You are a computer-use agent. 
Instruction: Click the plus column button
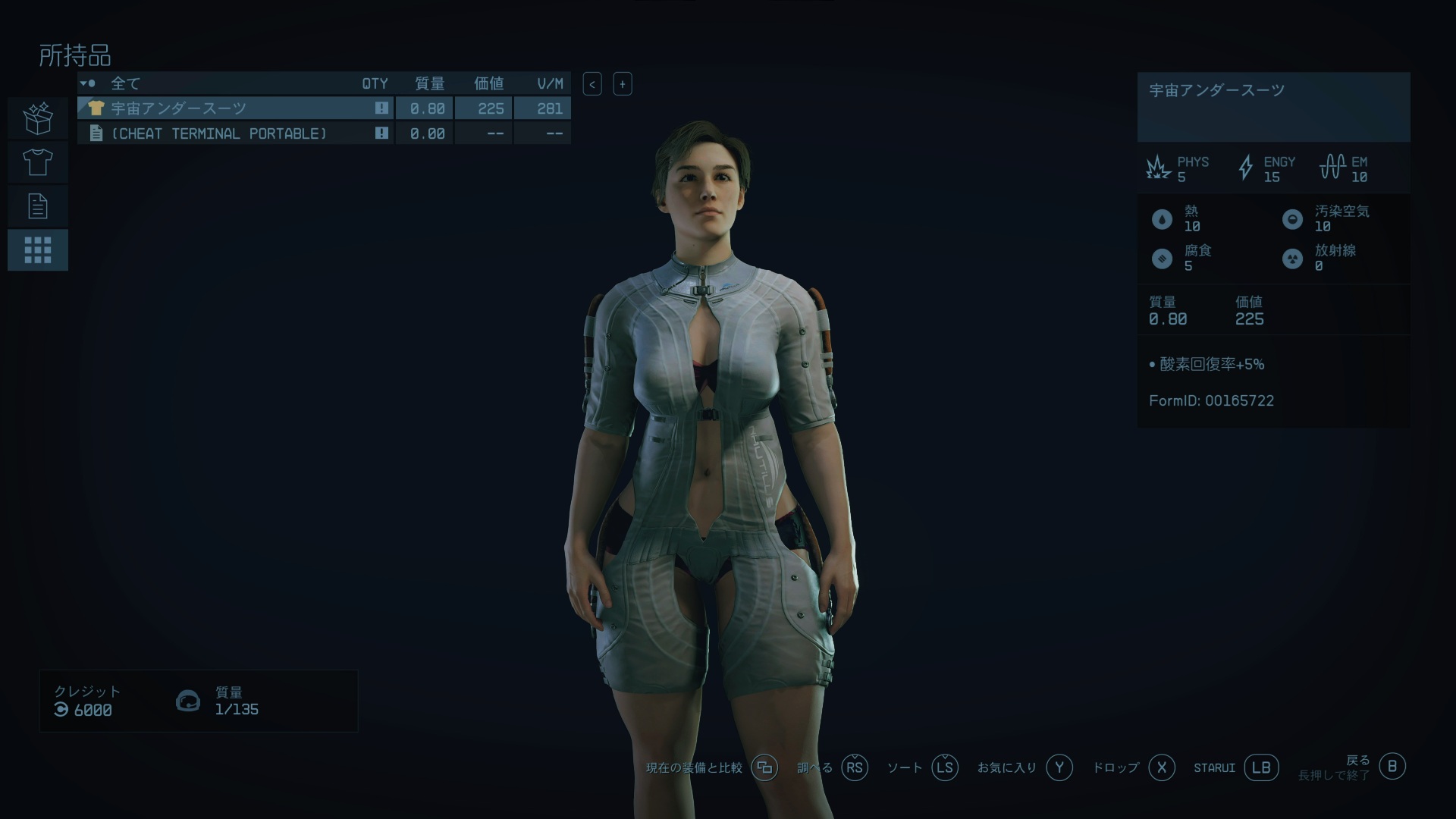tap(623, 84)
